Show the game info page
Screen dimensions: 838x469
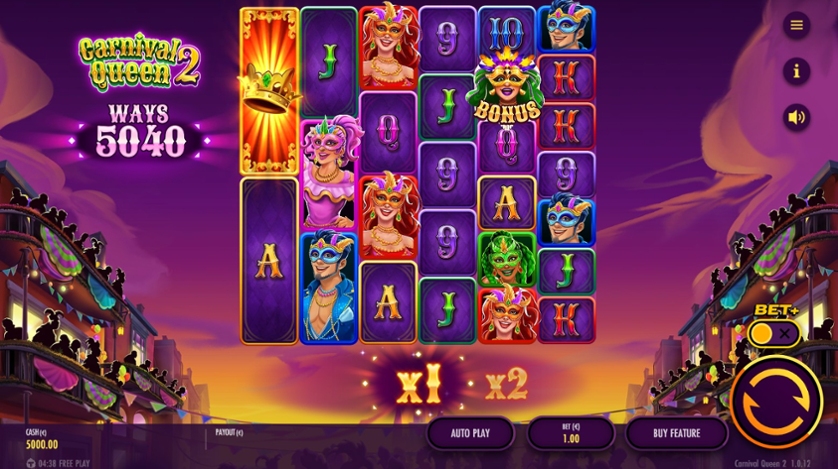pos(796,71)
